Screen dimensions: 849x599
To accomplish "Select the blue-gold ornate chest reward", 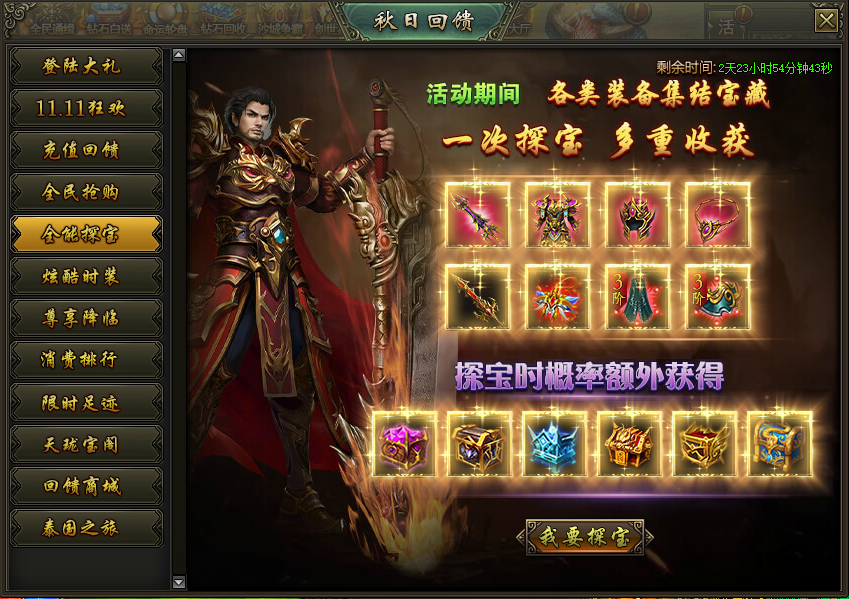I will 780,443.
